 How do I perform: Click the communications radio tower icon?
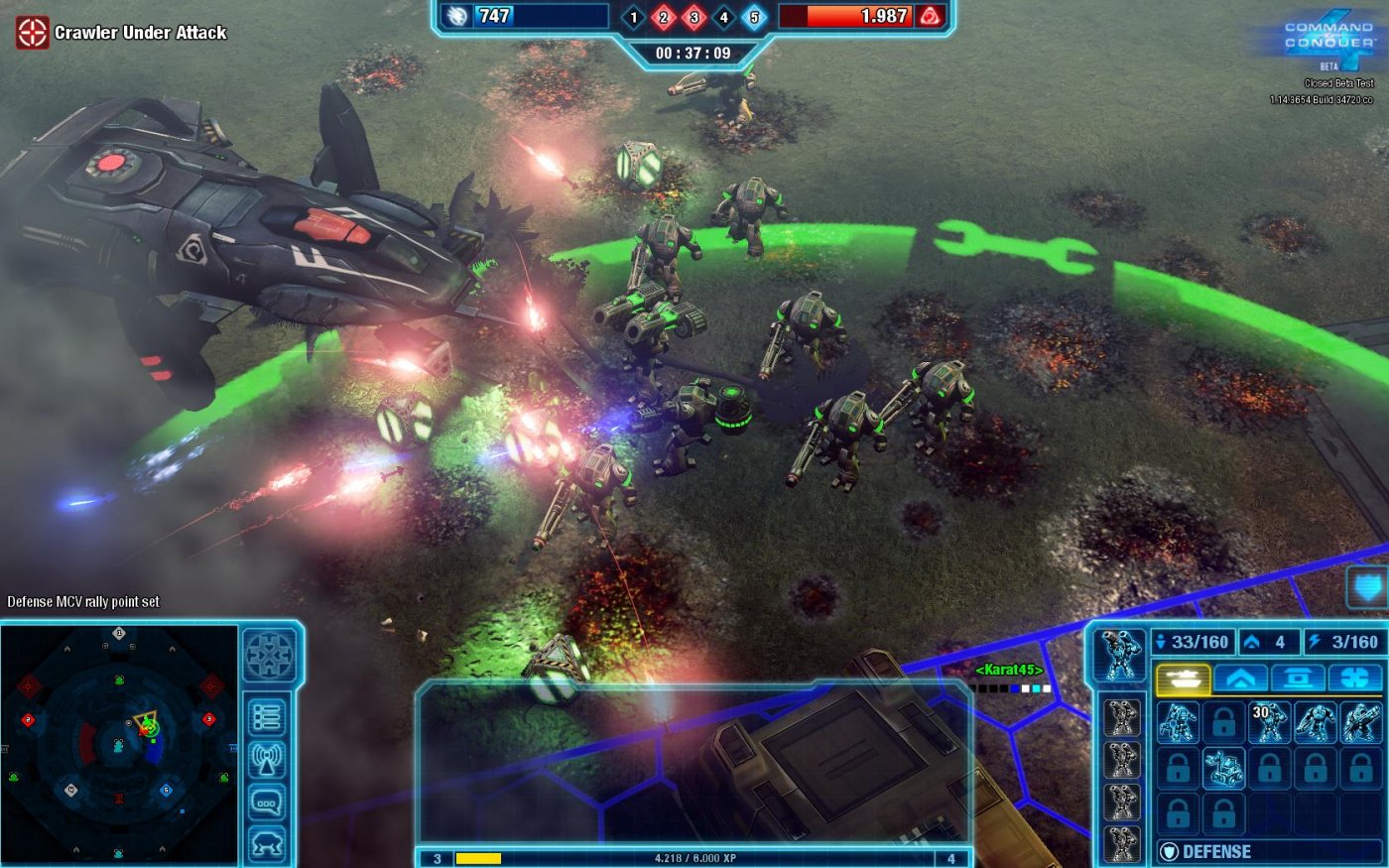click(x=267, y=758)
